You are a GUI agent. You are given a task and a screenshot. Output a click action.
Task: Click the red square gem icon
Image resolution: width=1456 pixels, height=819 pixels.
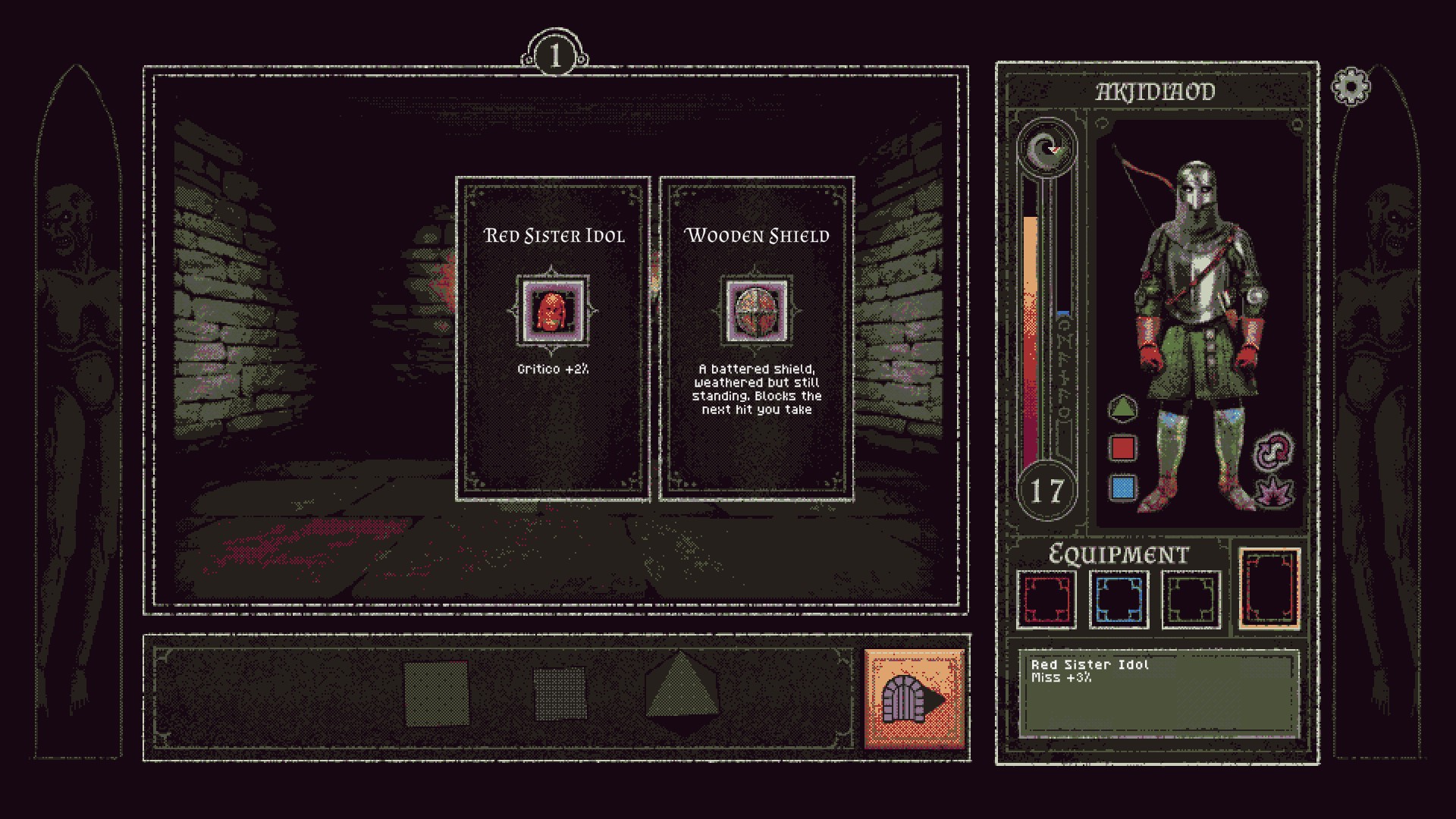click(1122, 447)
